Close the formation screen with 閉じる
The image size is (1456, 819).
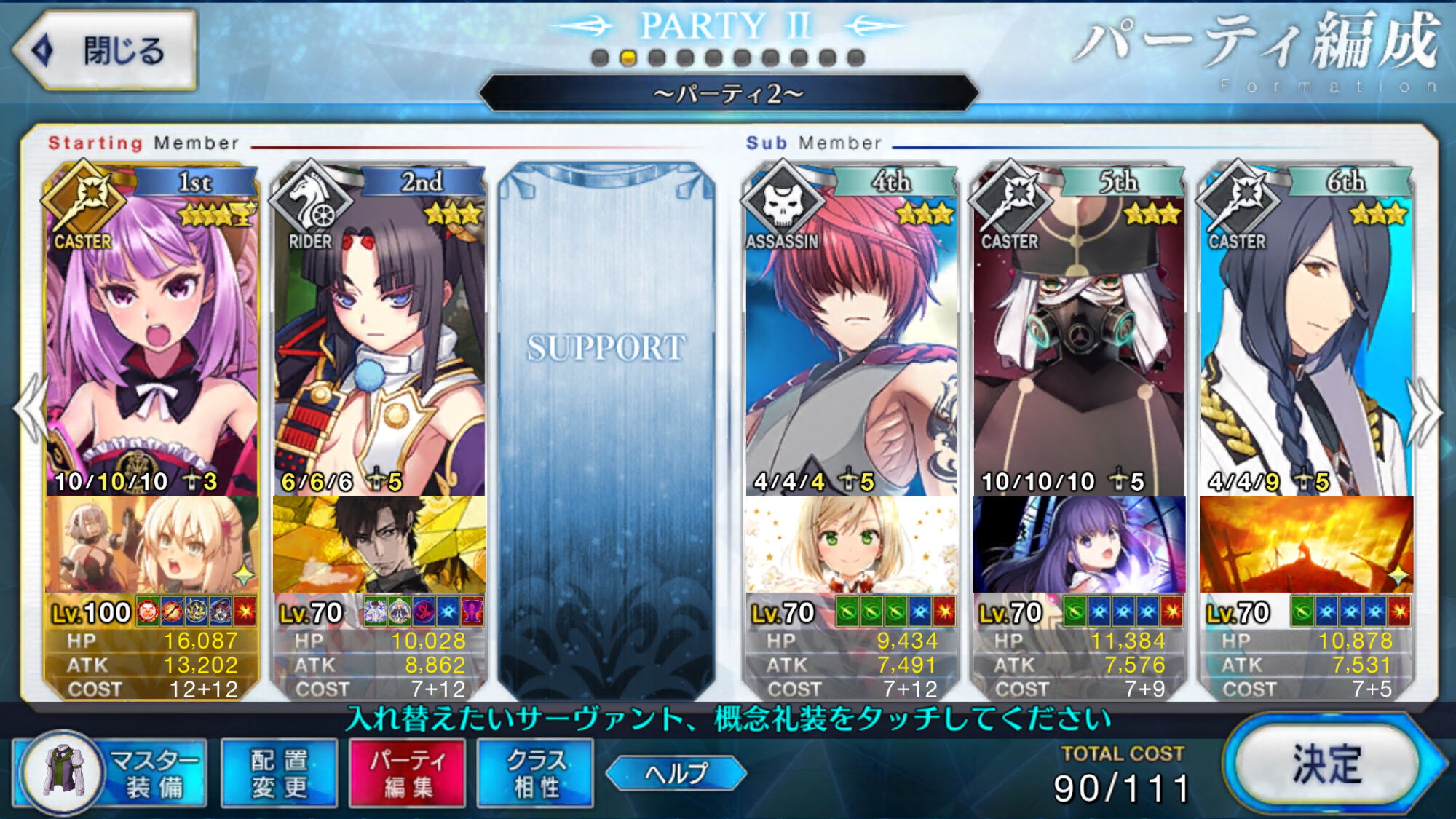coord(106,50)
